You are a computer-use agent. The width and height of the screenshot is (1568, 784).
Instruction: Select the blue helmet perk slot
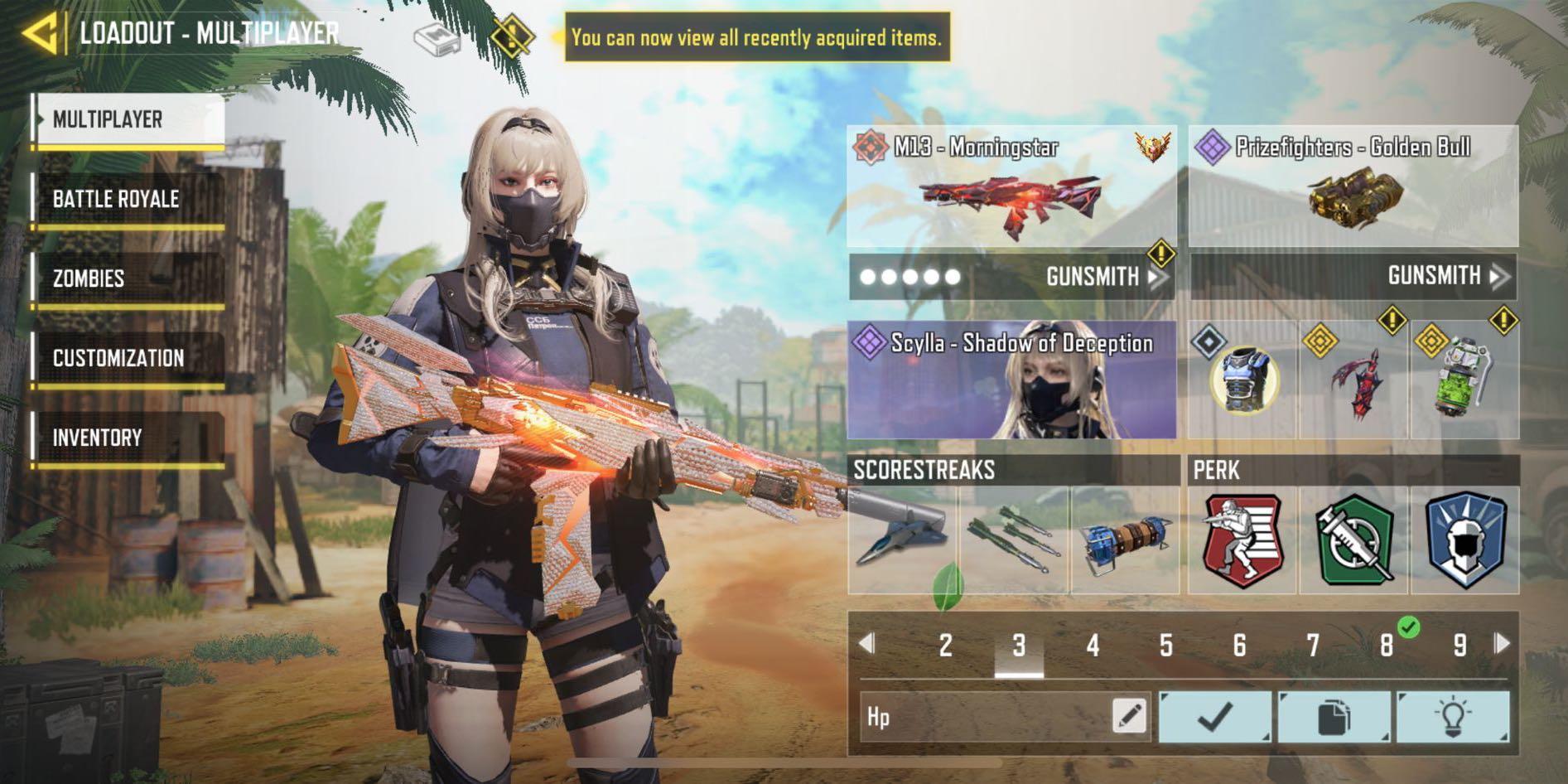point(1464,540)
